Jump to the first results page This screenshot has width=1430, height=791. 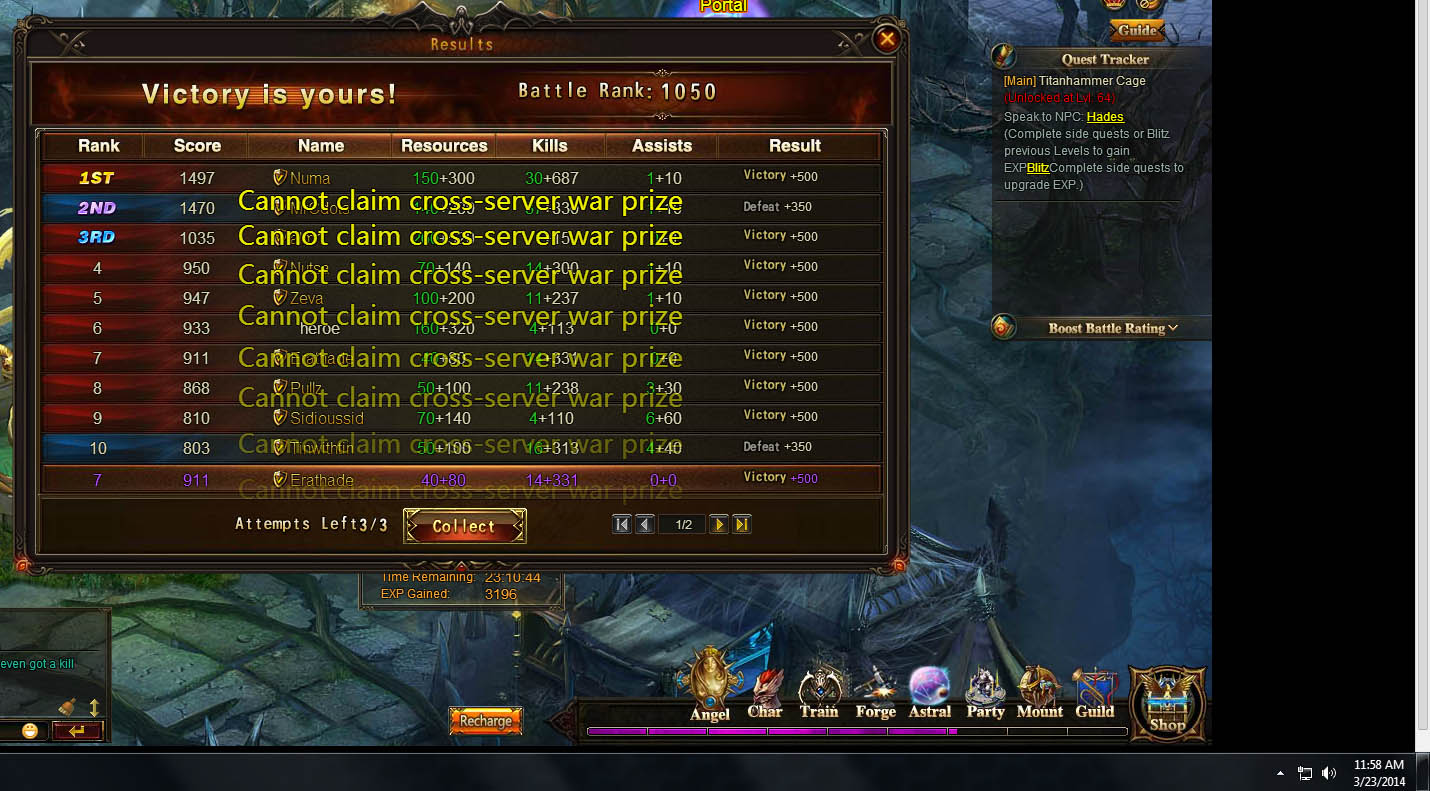621,525
